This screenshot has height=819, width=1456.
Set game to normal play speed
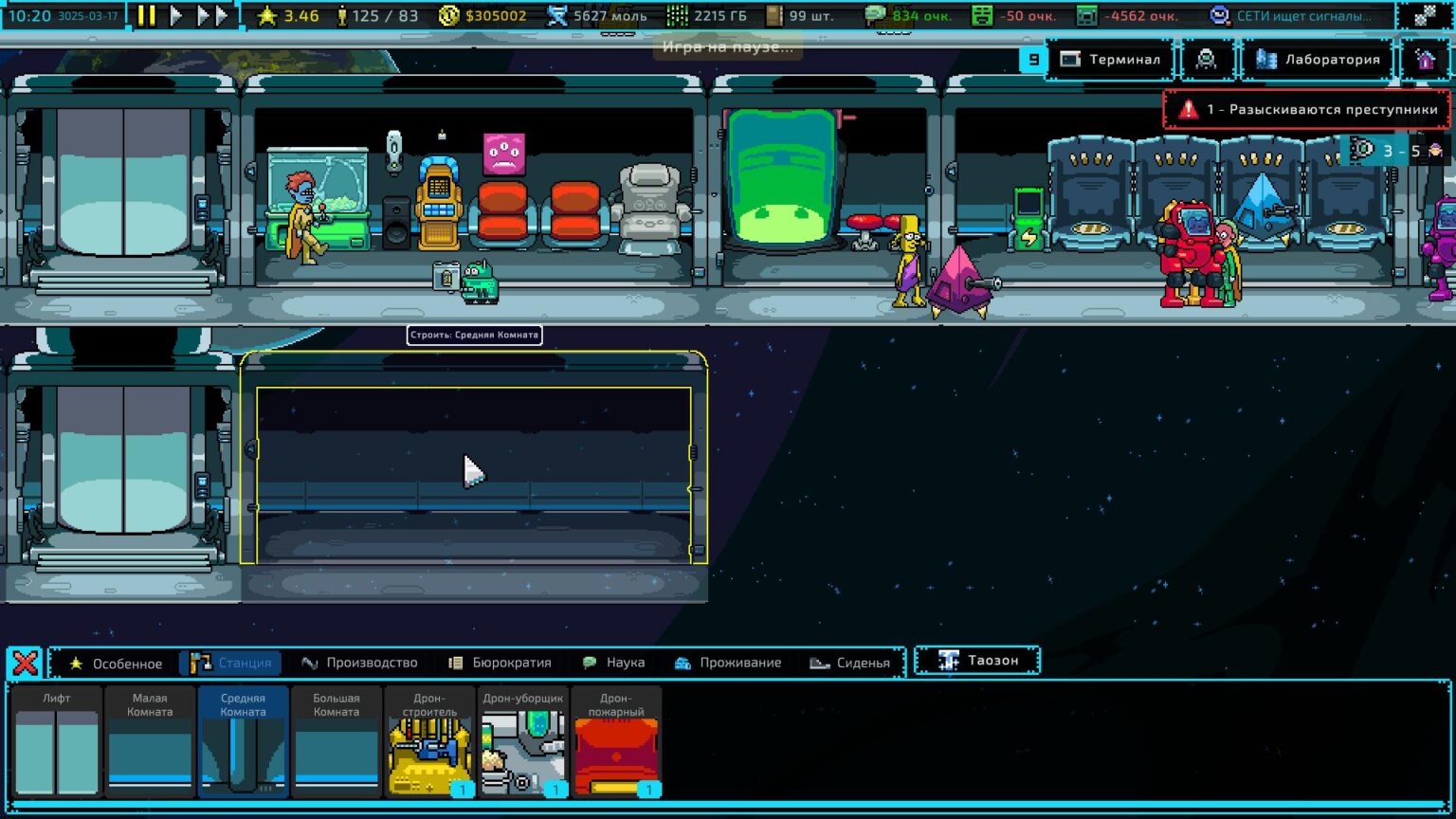pos(176,16)
